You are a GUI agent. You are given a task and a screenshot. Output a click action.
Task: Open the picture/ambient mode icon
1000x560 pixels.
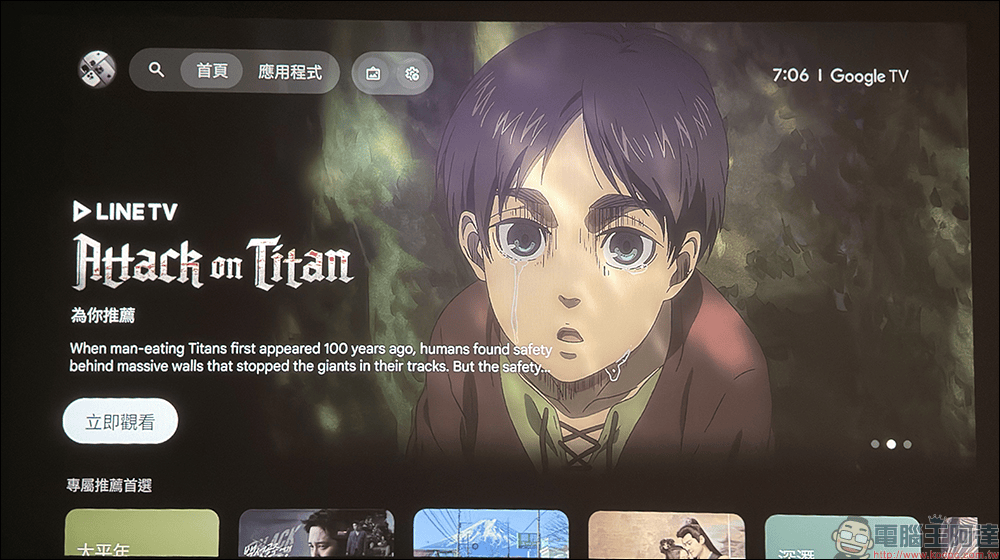pos(374,73)
